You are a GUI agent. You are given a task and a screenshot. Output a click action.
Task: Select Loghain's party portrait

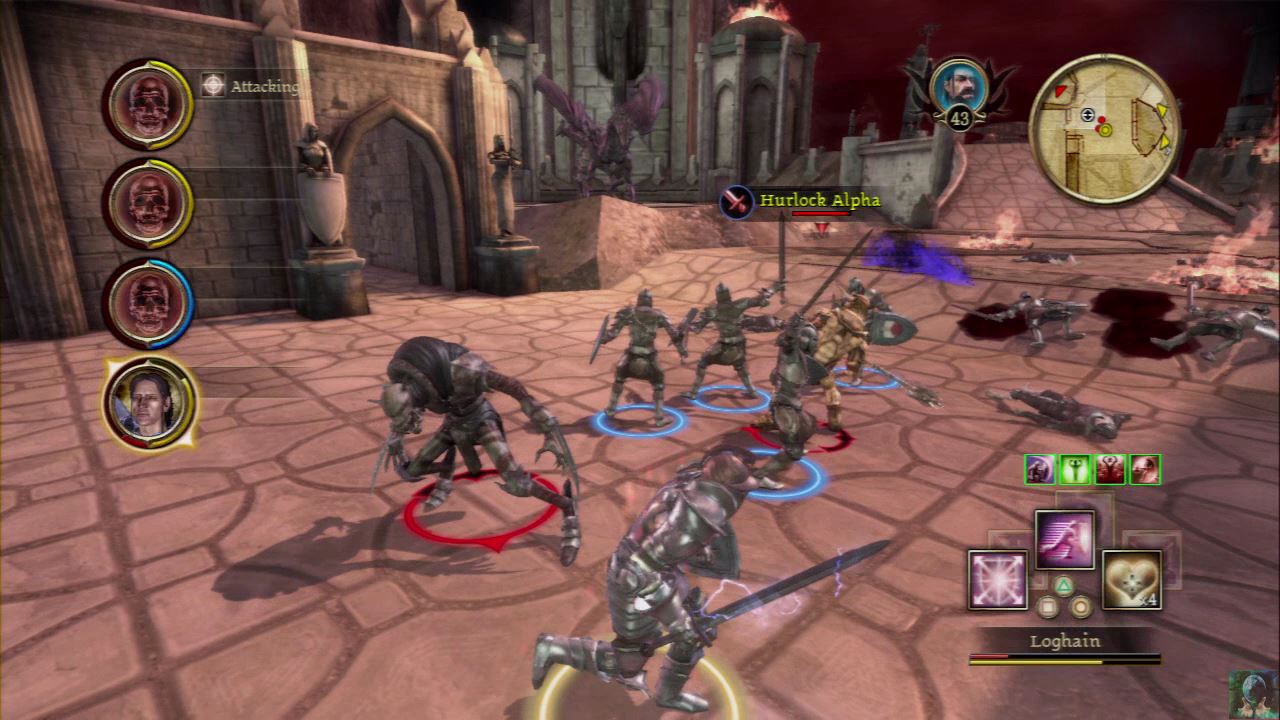click(x=150, y=403)
